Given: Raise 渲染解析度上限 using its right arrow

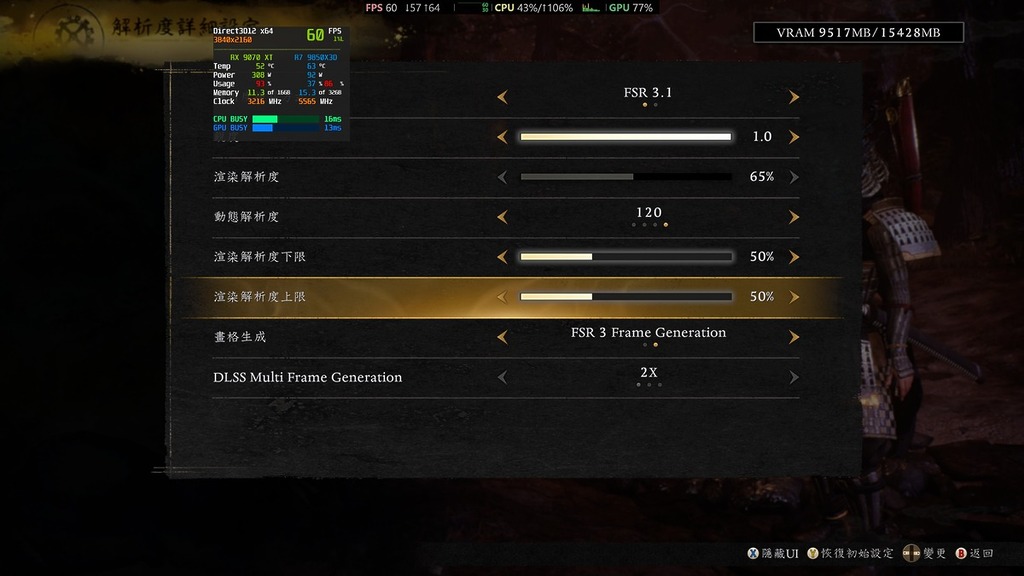Looking at the screenshot, I should (794, 297).
